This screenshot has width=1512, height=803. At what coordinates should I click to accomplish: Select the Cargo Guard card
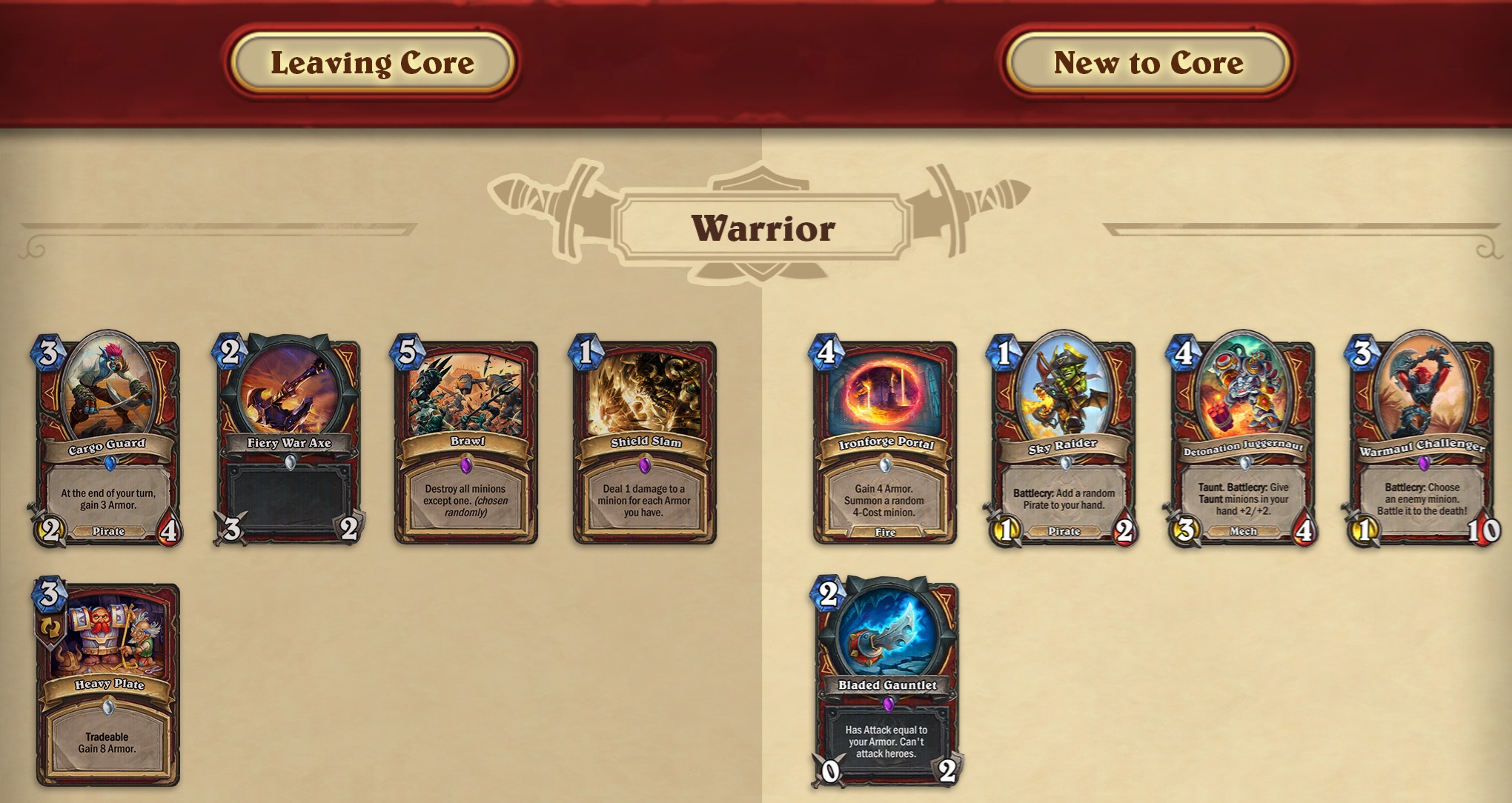pos(107,441)
